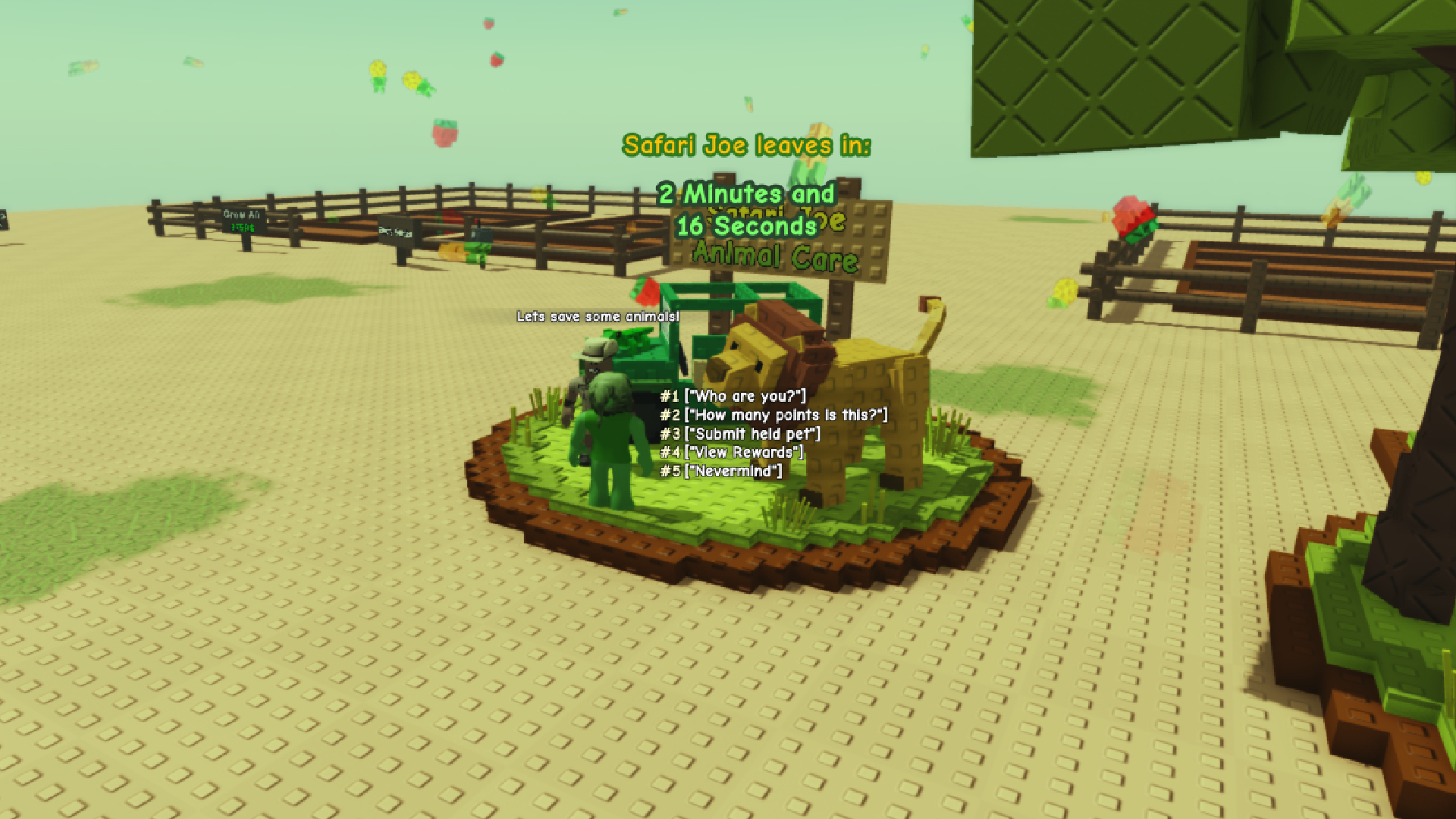Choose "How many points is this?" option
Image resolution: width=1456 pixels, height=819 pixels.
pyautogui.click(x=772, y=415)
